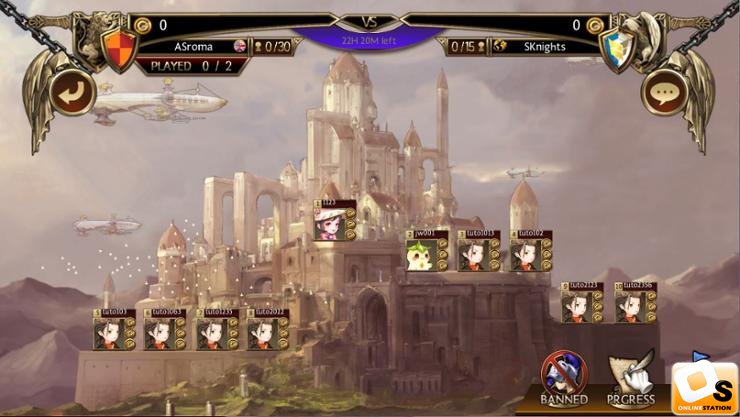Pick opponent tile tuto102
Image resolution: width=740 pixels, height=417 pixels.
click(x=529, y=253)
